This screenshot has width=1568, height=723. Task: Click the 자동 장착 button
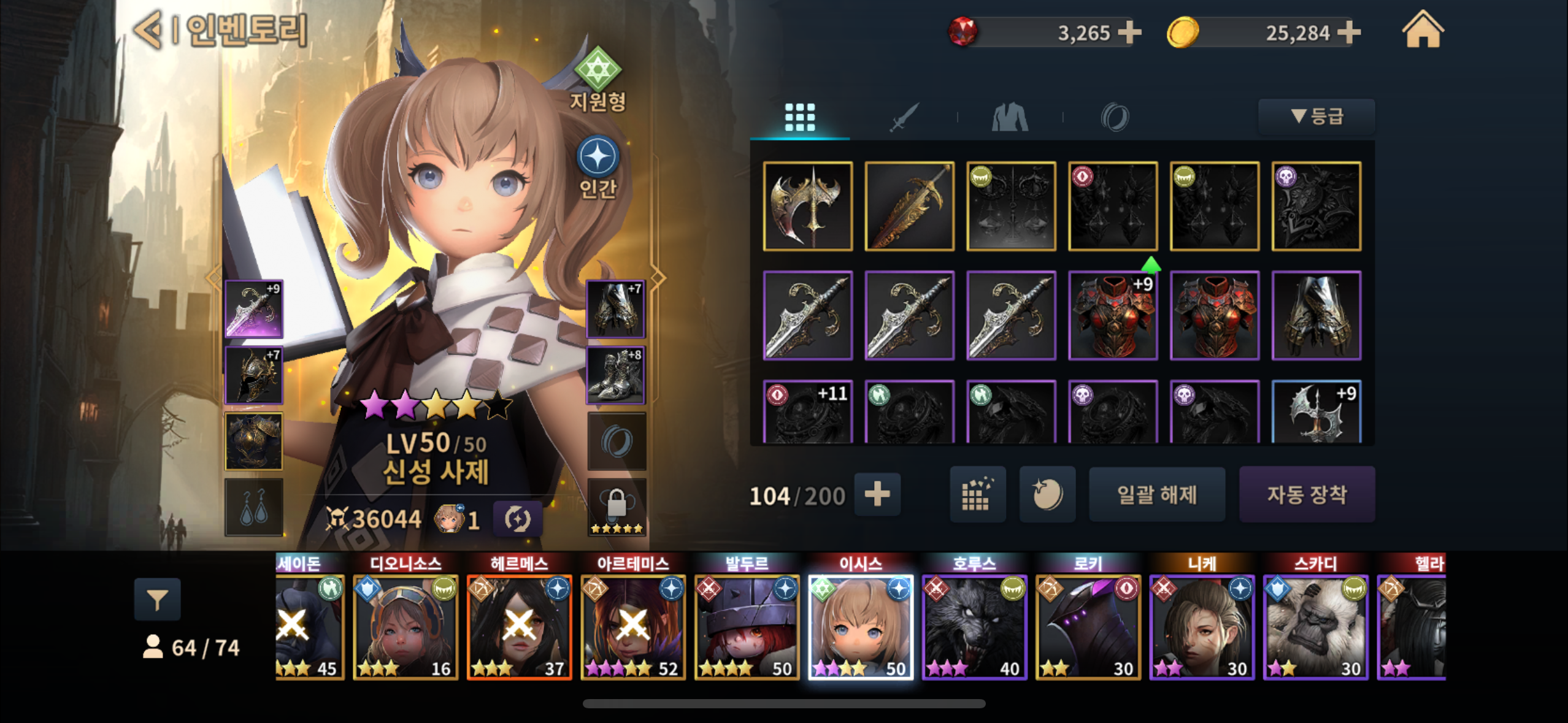[x=1307, y=494]
